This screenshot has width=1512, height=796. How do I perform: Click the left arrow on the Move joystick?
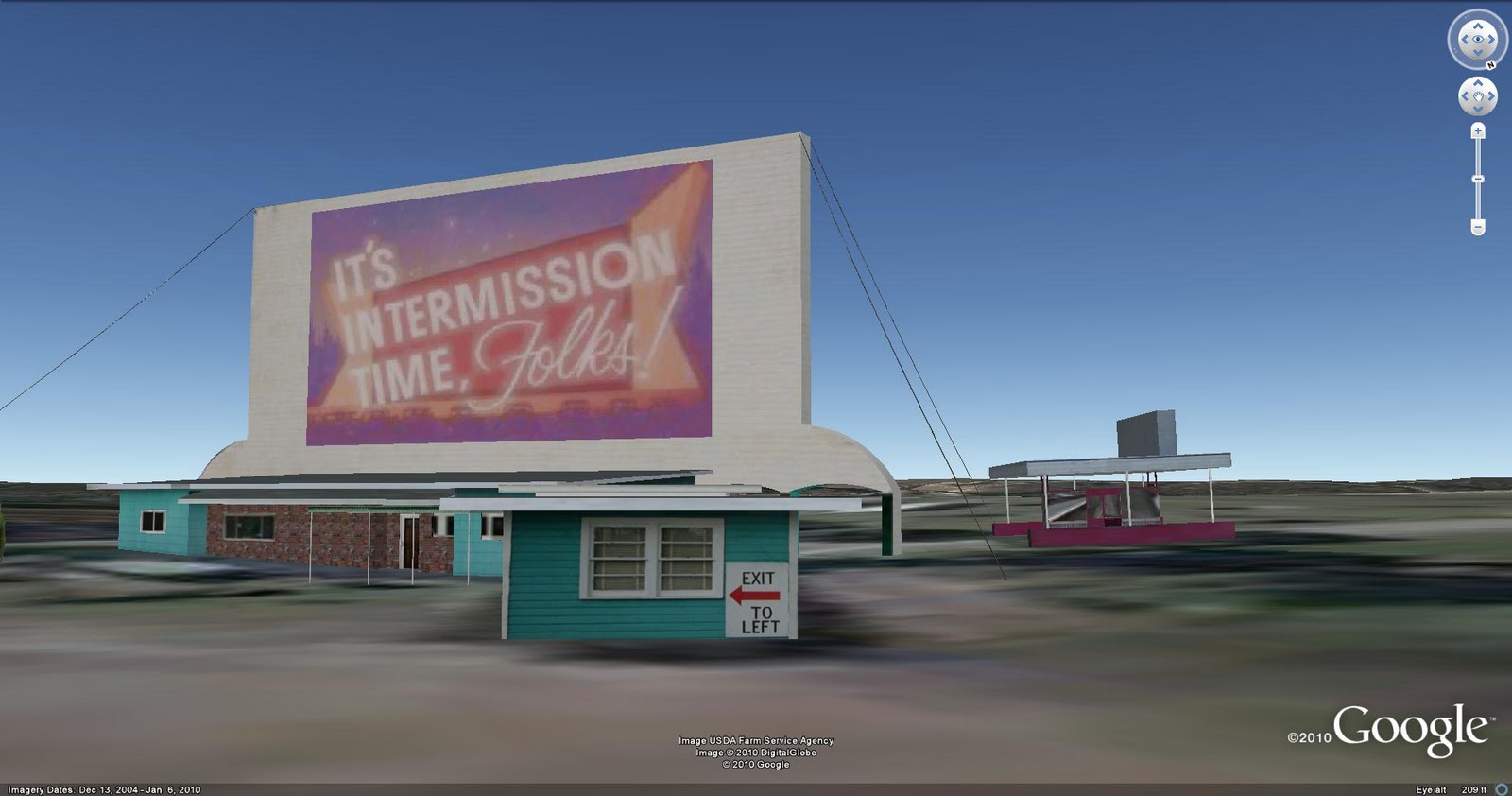point(1465,95)
